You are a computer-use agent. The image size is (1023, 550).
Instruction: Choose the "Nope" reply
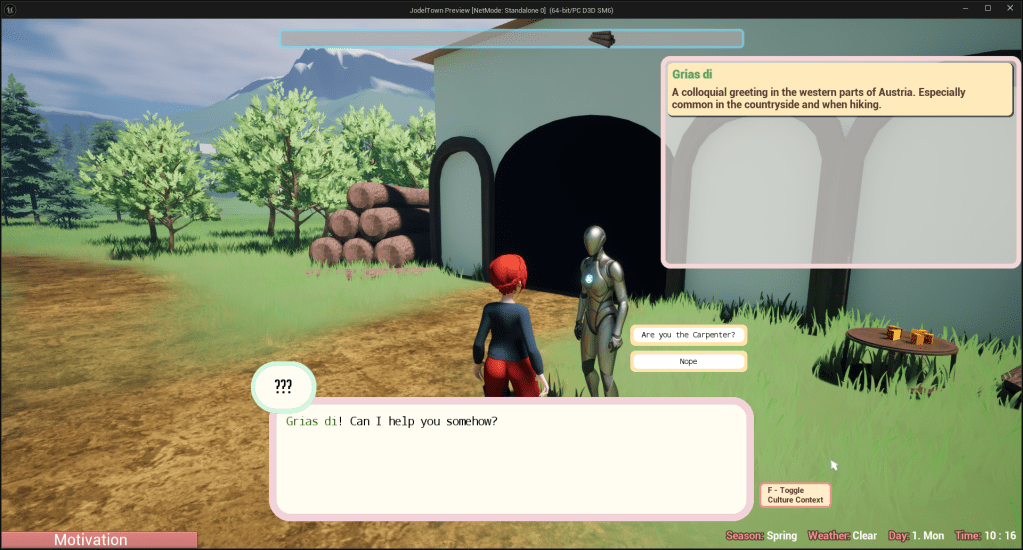pos(688,361)
